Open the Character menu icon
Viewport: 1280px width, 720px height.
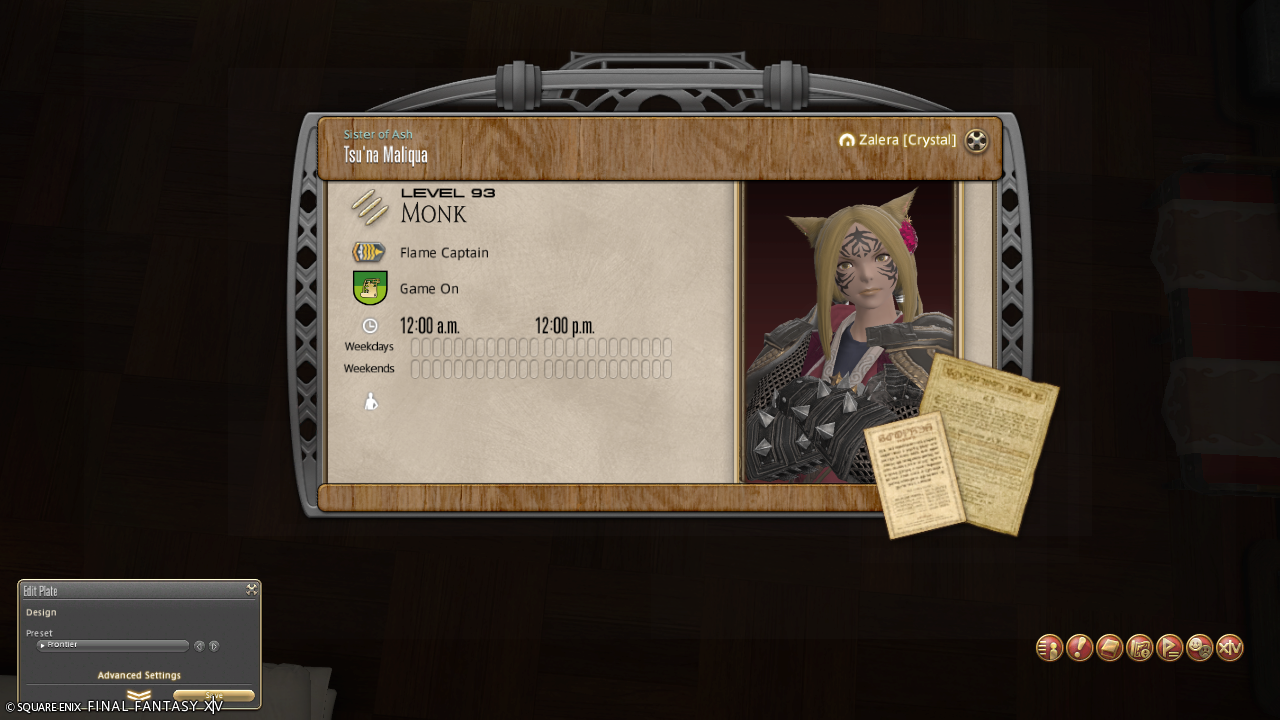point(1049,648)
